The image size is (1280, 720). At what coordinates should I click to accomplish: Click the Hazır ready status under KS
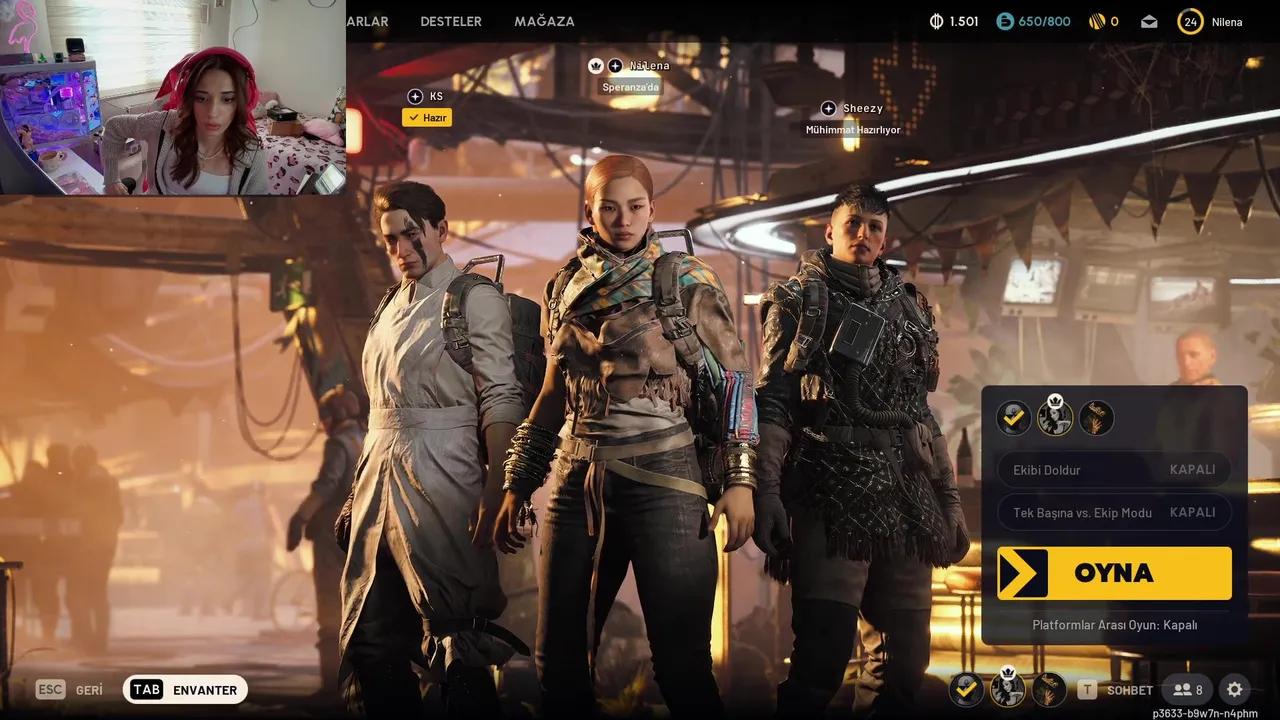[427, 117]
